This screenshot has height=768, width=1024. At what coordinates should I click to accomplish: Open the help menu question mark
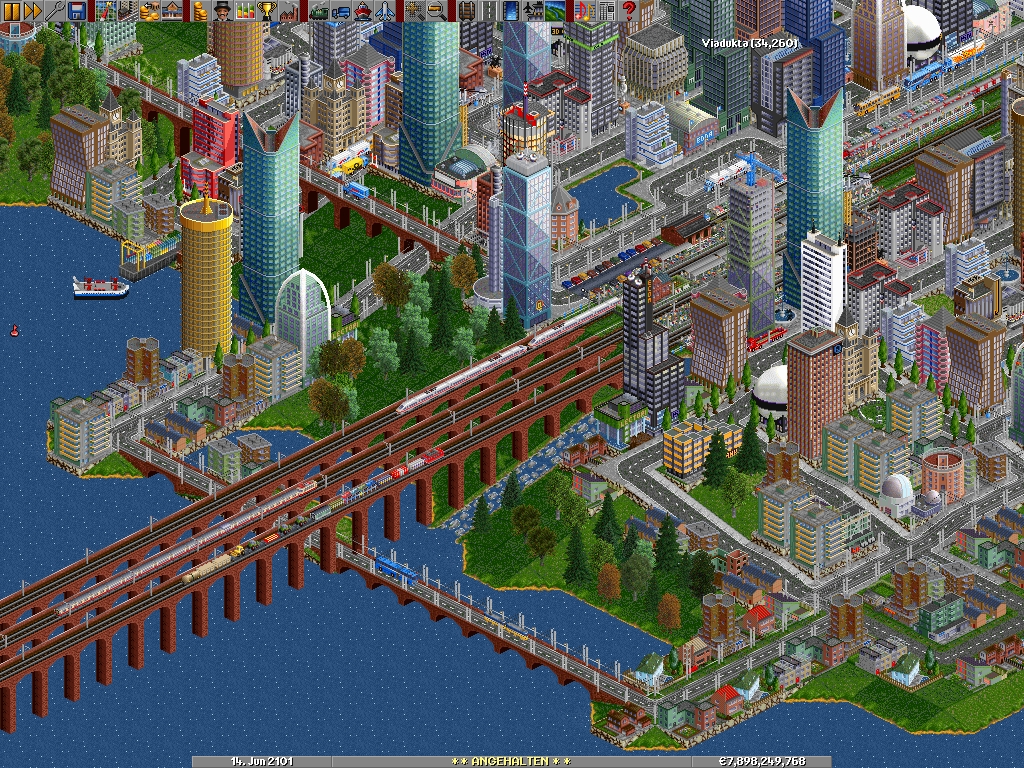(x=629, y=11)
